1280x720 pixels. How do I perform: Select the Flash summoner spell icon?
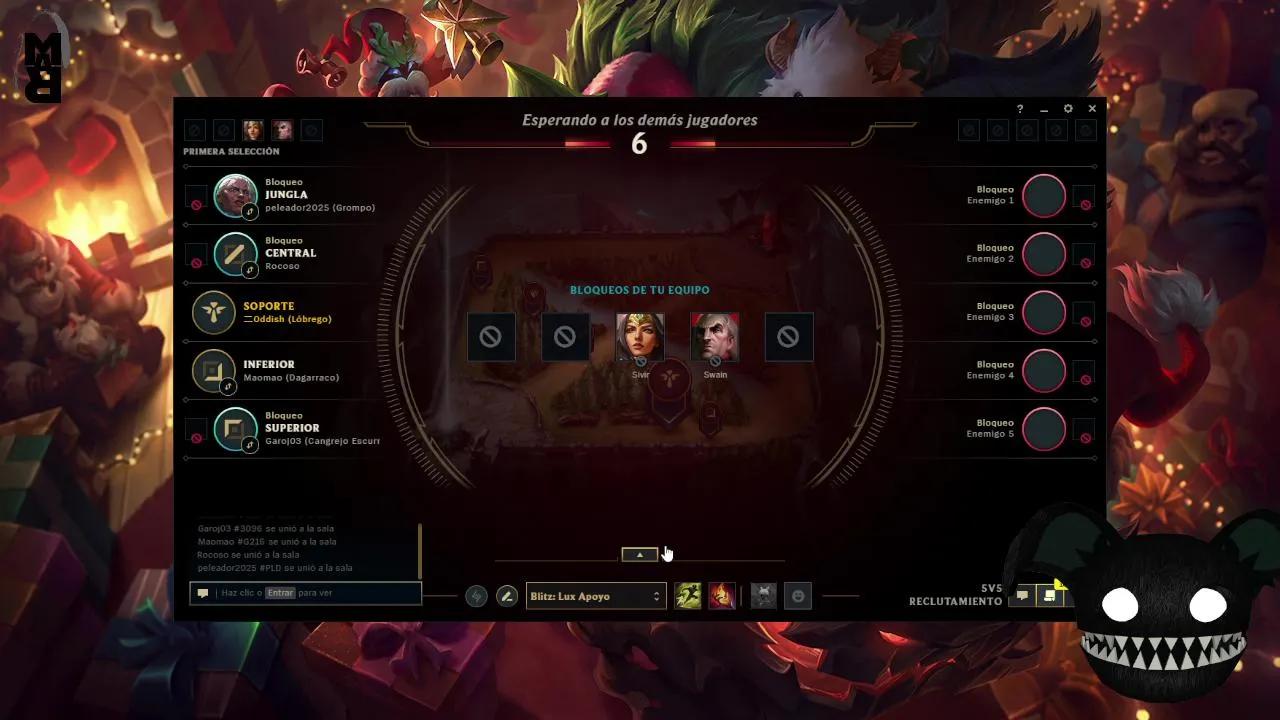click(x=688, y=595)
